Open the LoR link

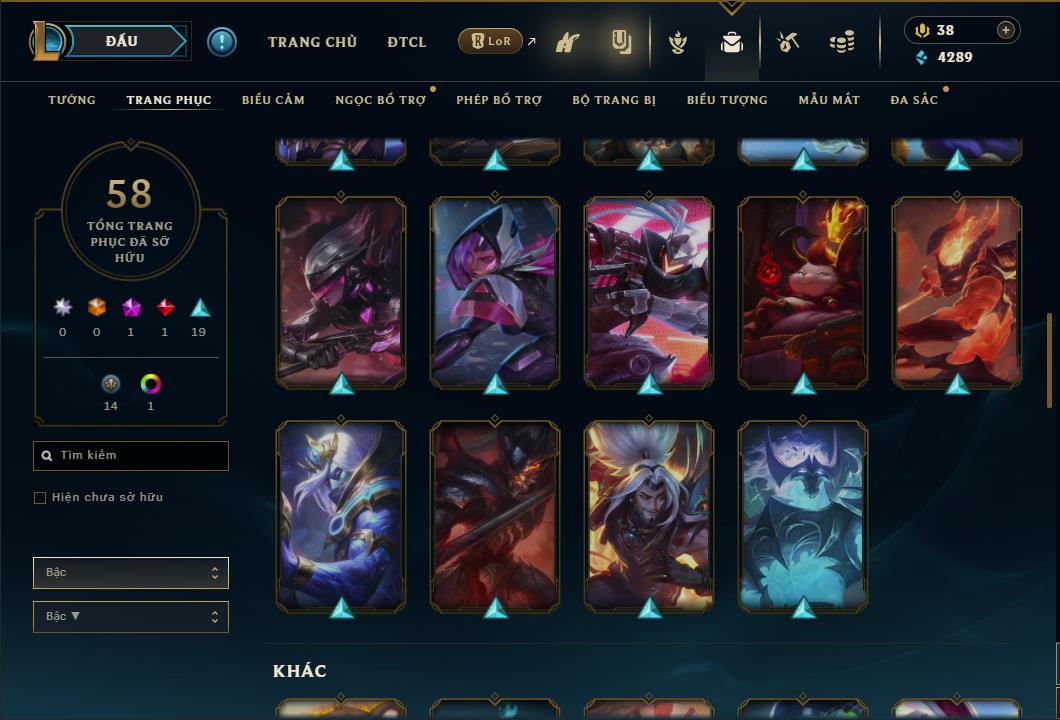pos(491,42)
